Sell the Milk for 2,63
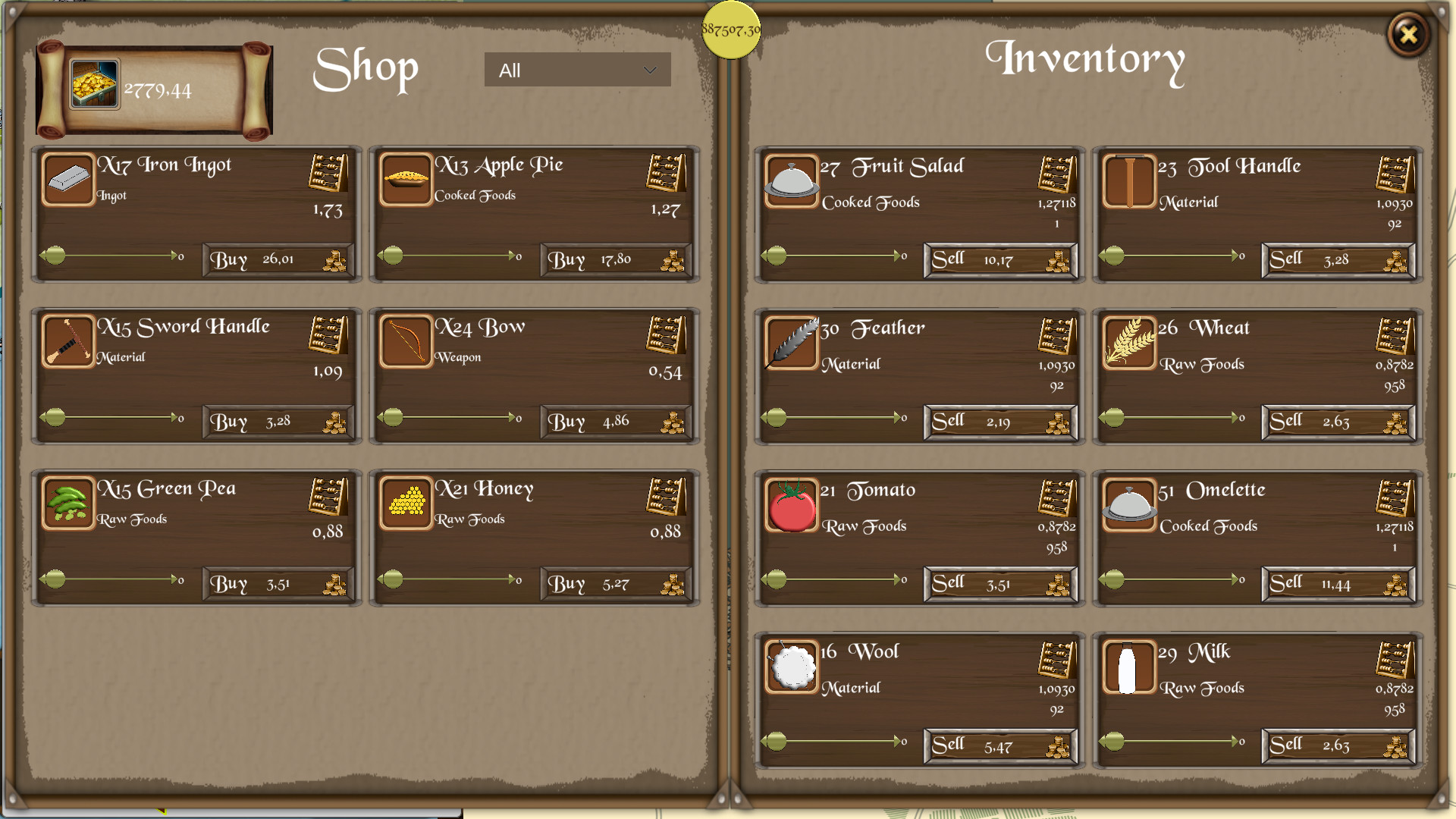 click(1337, 745)
